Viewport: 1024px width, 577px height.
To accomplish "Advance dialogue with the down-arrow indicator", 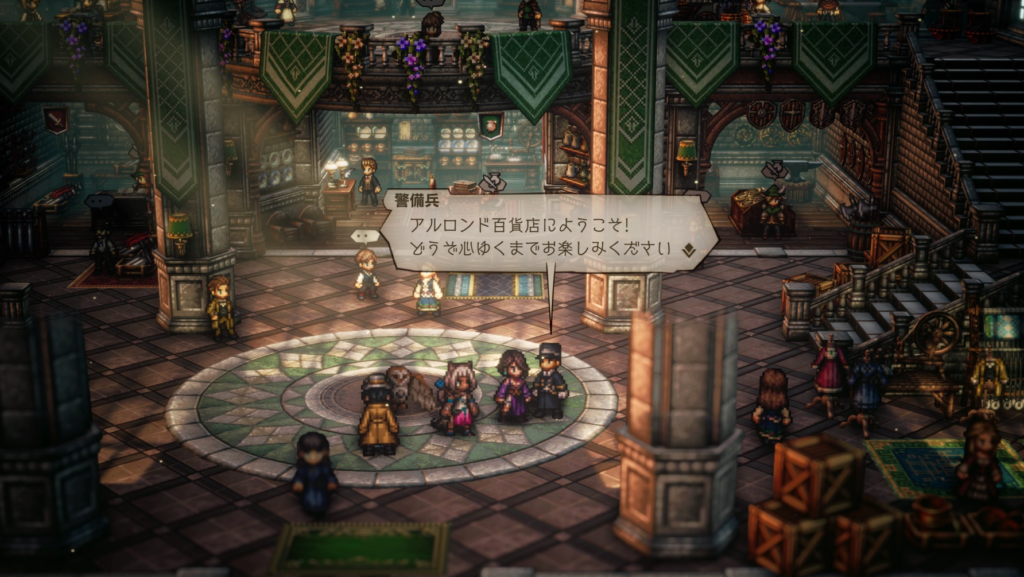I will tap(688, 248).
